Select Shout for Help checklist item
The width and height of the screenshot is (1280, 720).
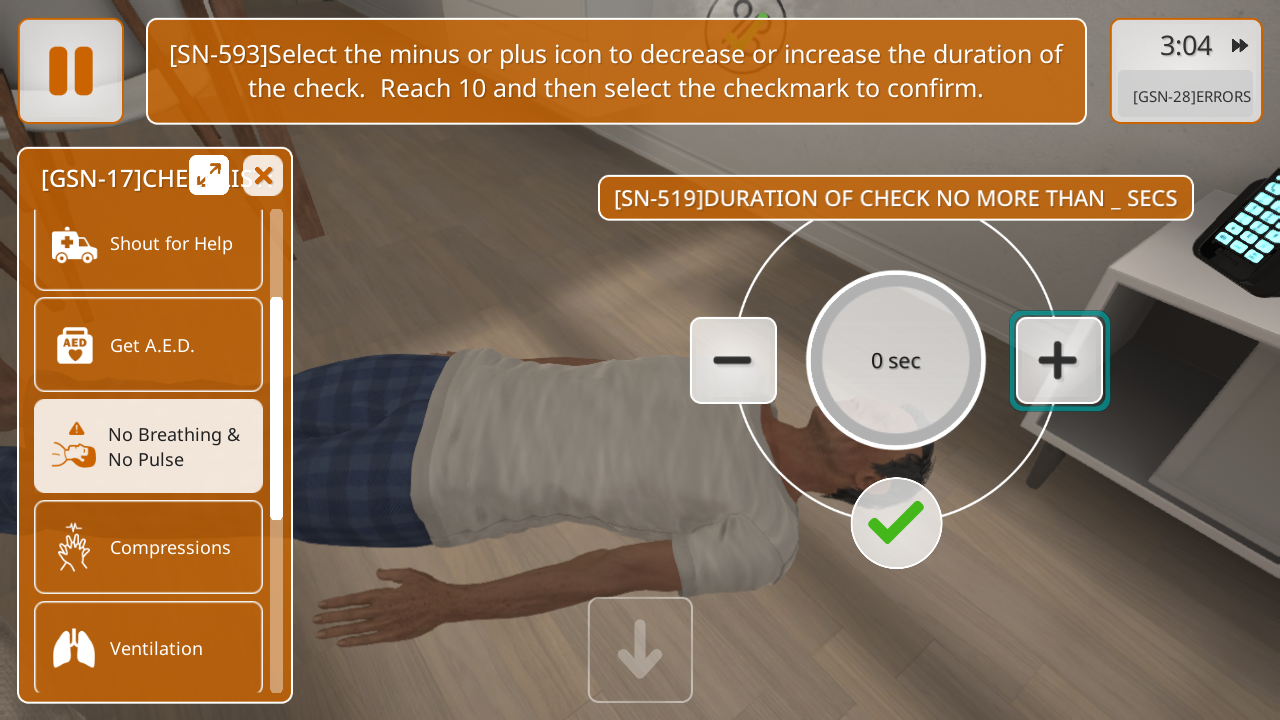148,244
